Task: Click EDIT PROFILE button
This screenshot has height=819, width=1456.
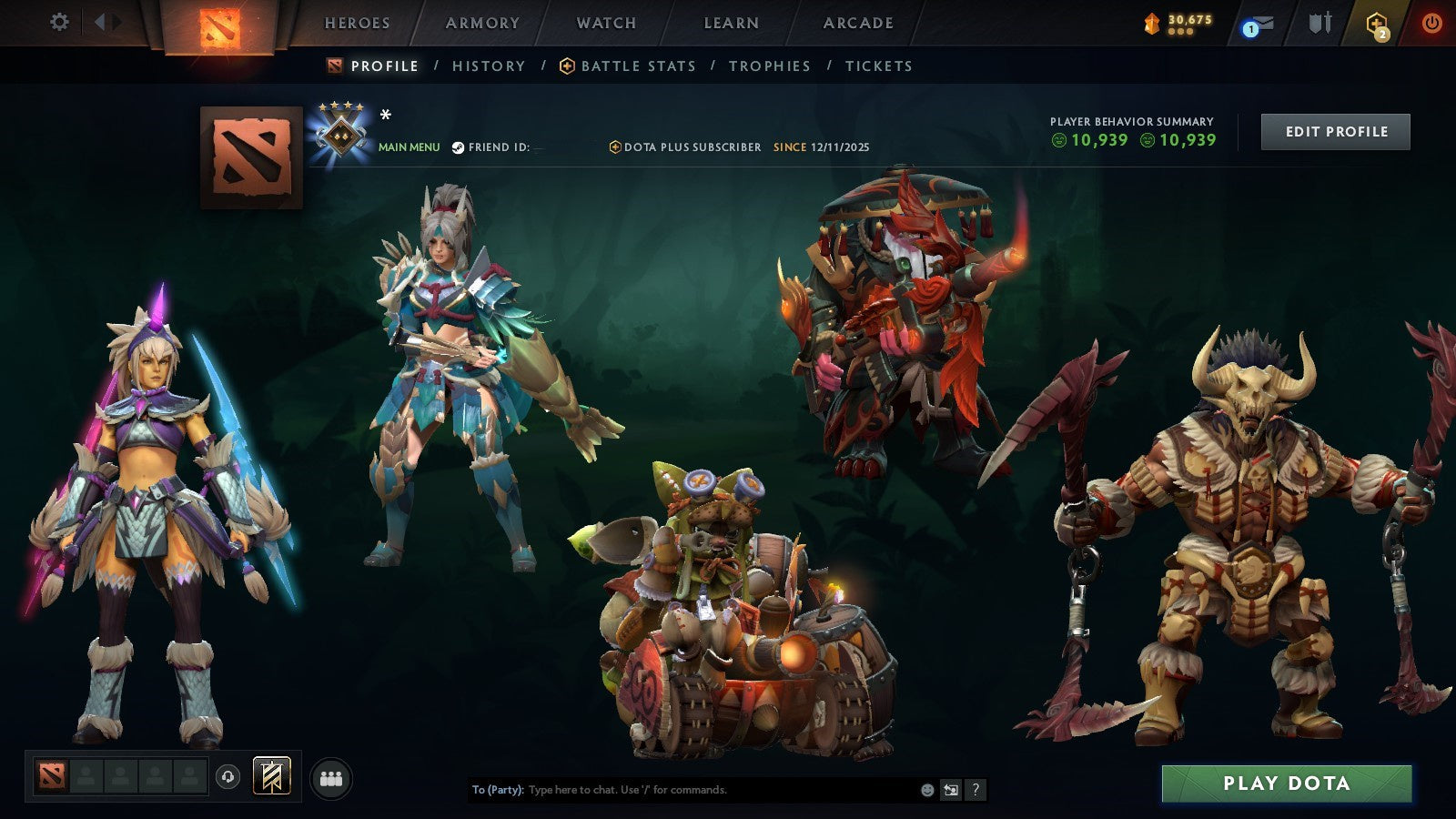Action: click(1334, 131)
